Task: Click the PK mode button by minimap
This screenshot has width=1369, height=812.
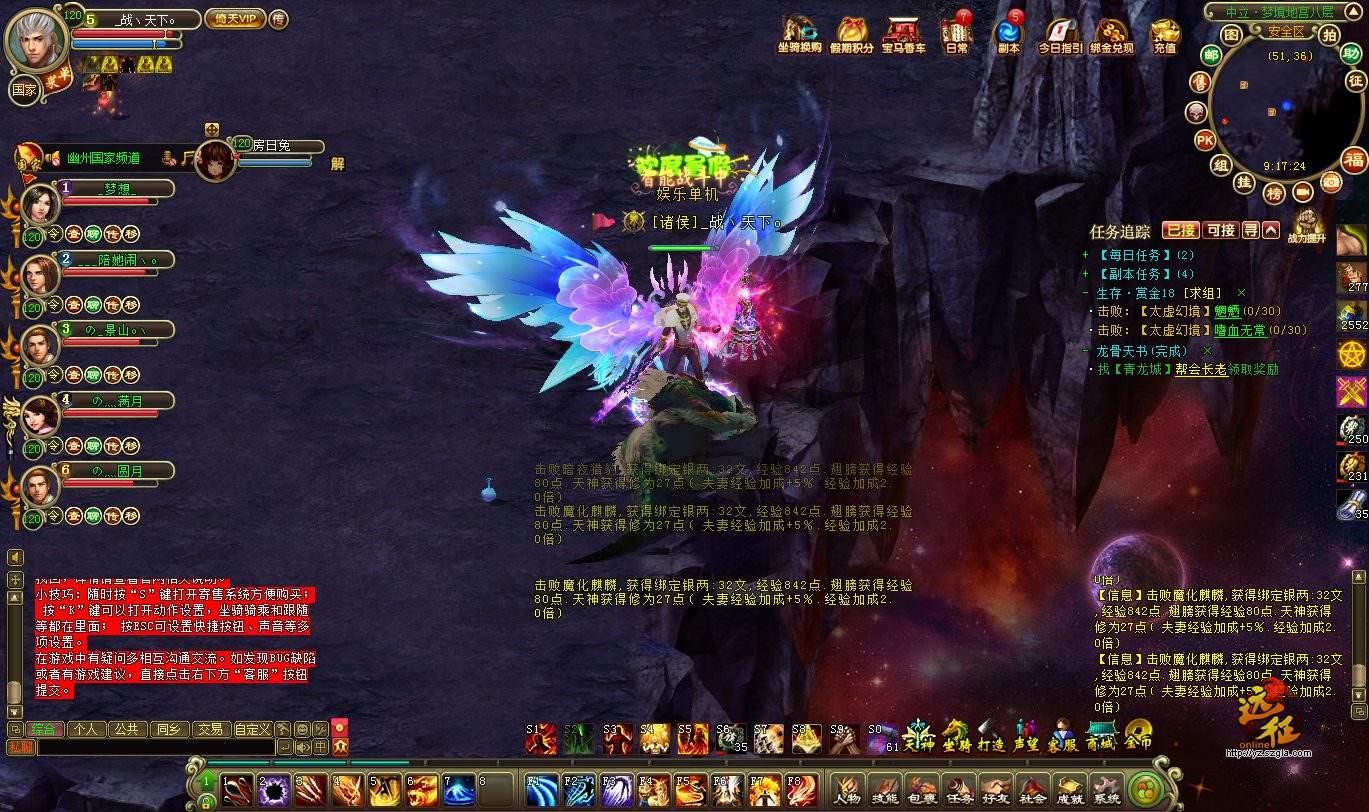Action: click(1205, 140)
